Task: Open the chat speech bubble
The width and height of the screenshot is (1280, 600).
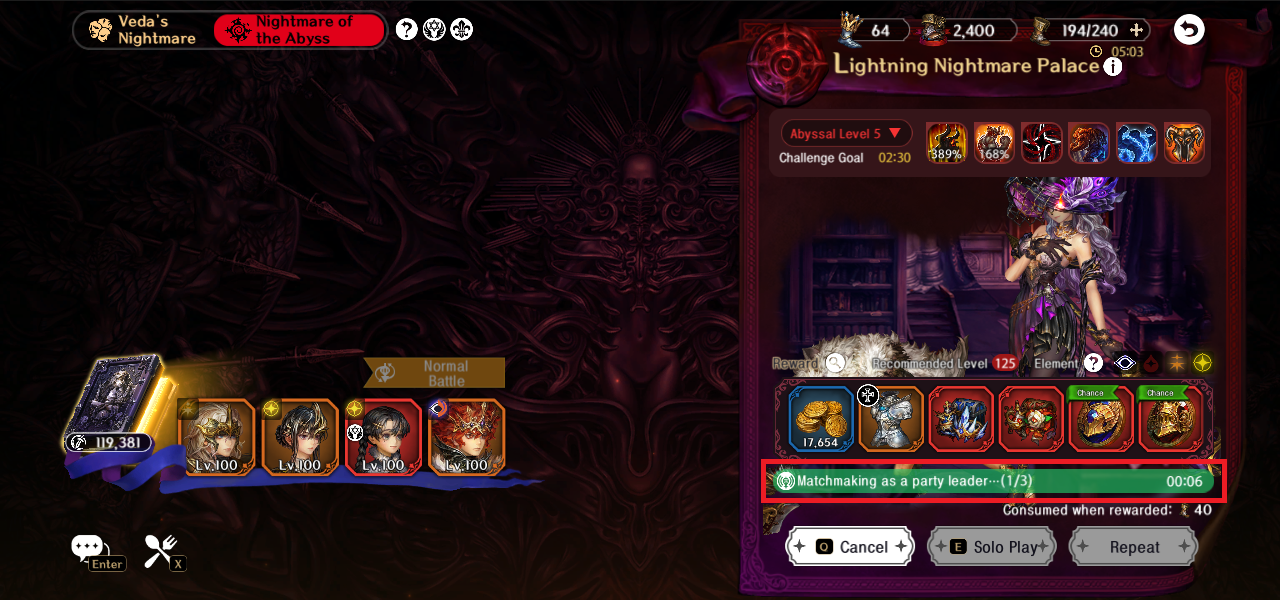Action: pos(87,548)
